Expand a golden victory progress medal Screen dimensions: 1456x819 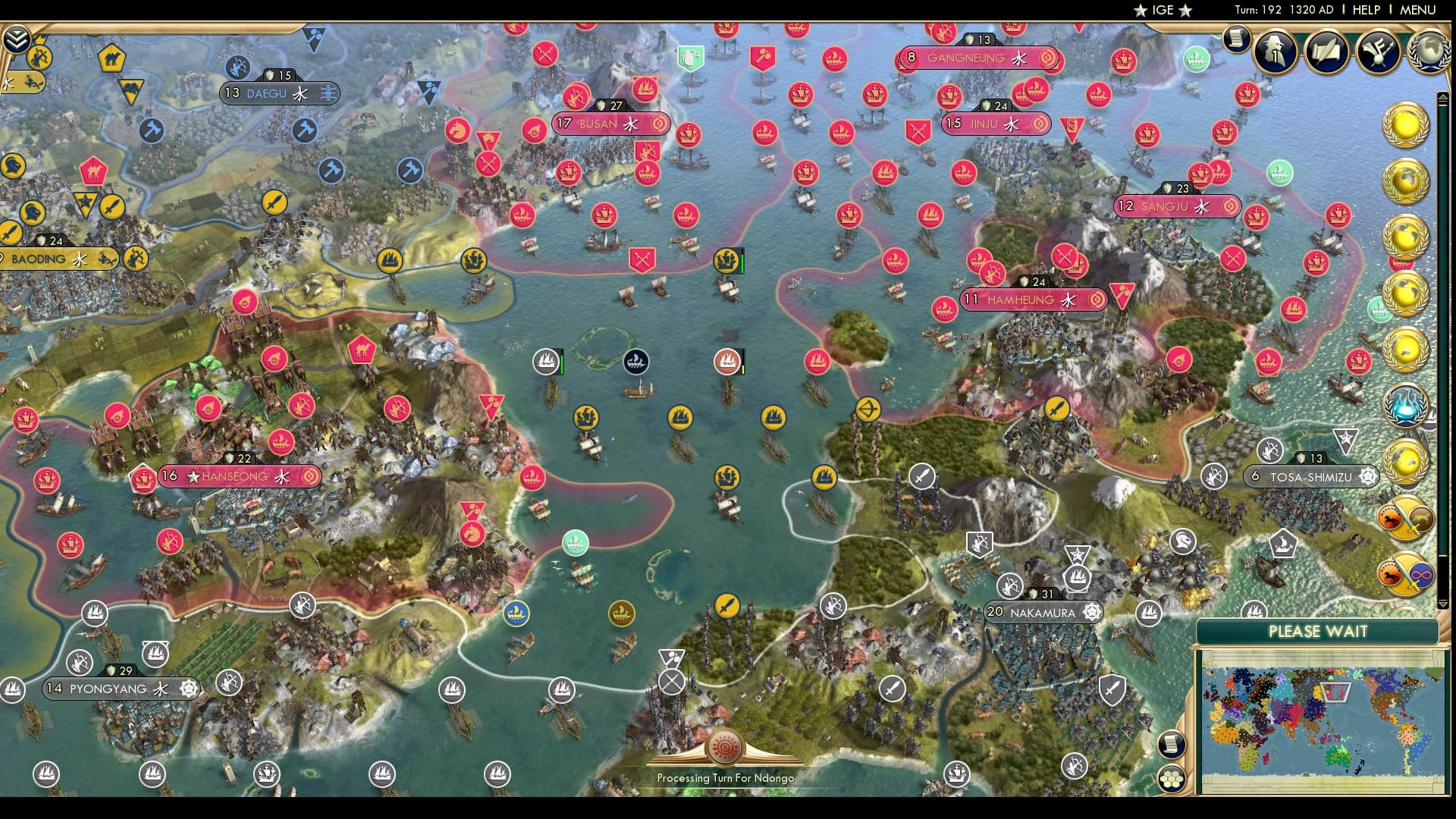tap(1407, 124)
